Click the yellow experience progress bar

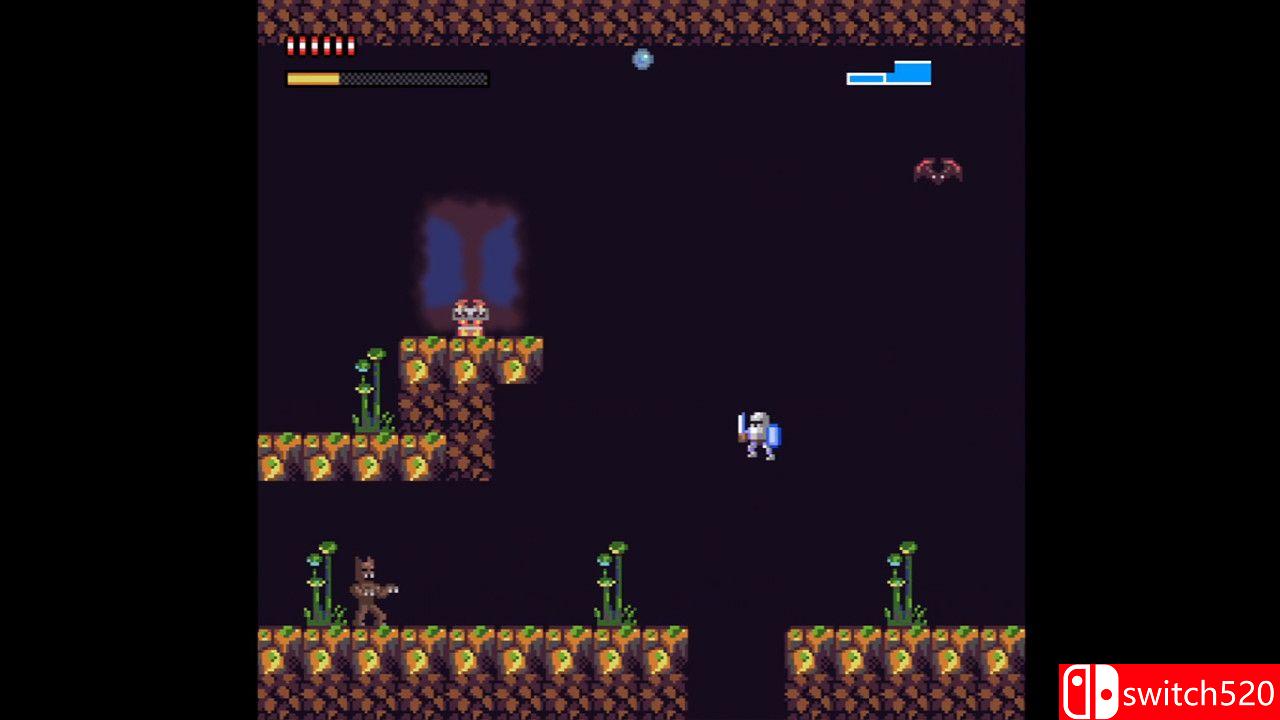point(315,78)
